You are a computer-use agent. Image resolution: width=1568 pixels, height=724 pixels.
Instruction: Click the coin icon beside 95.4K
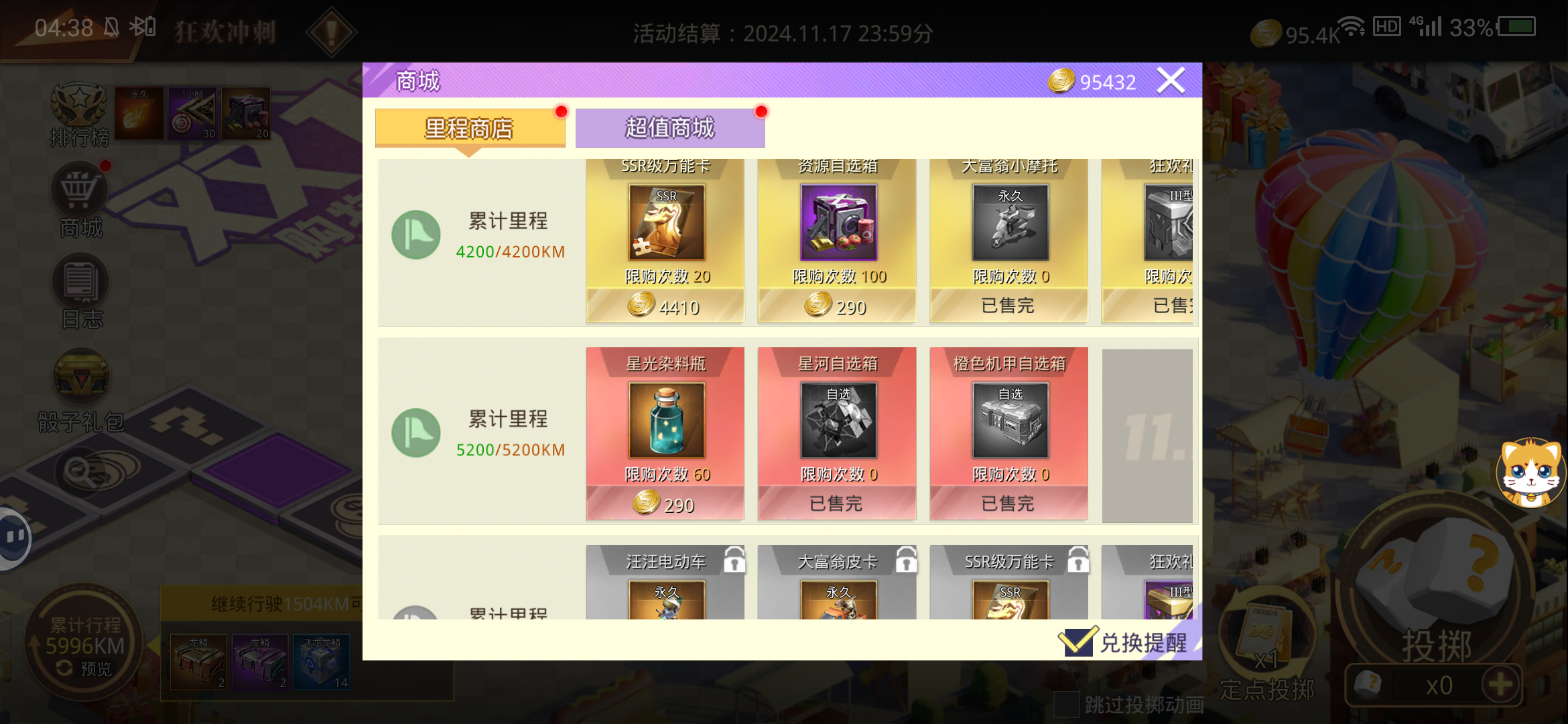(1266, 32)
